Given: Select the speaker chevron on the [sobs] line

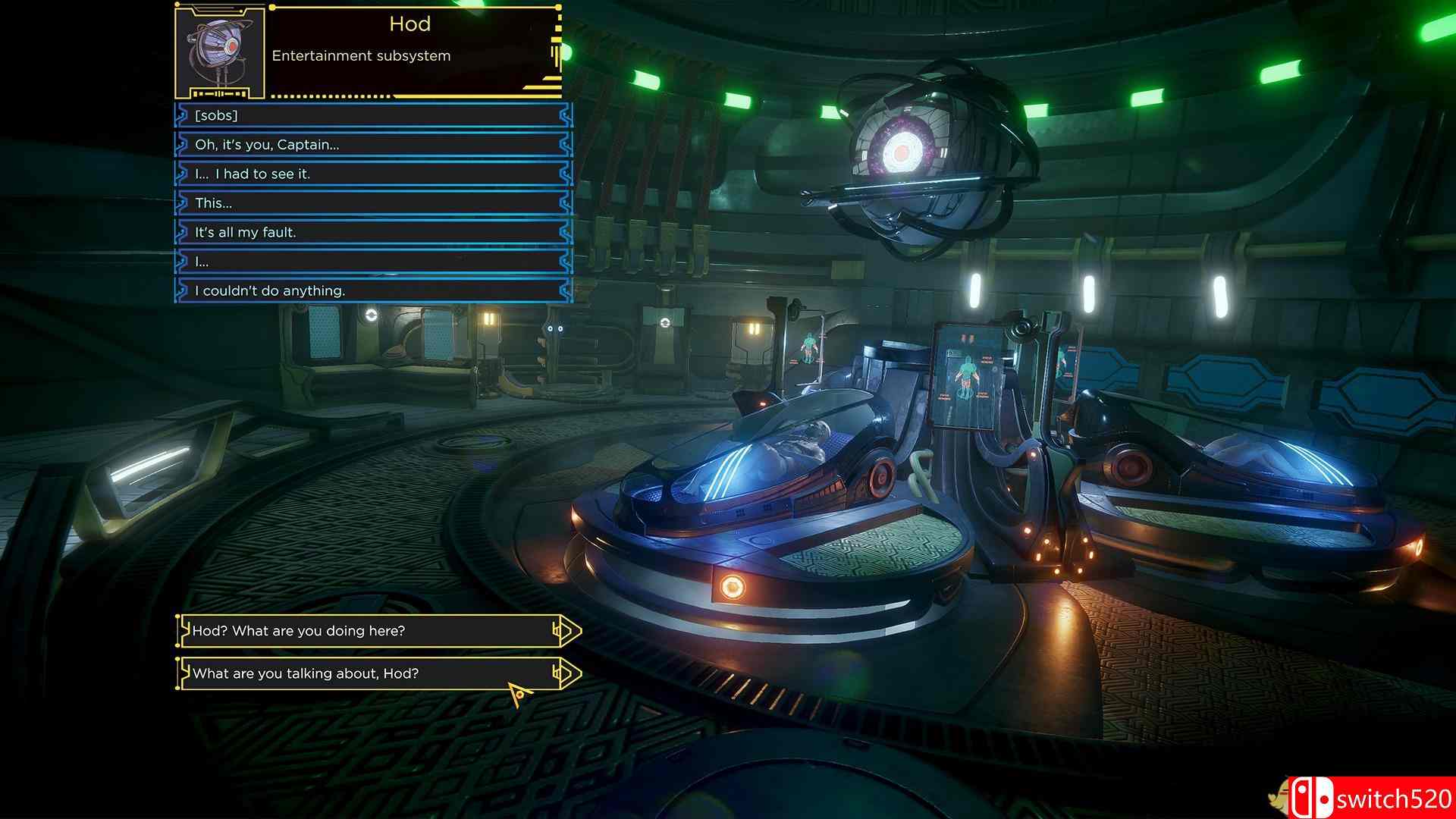Looking at the screenshot, I should [182, 115].
